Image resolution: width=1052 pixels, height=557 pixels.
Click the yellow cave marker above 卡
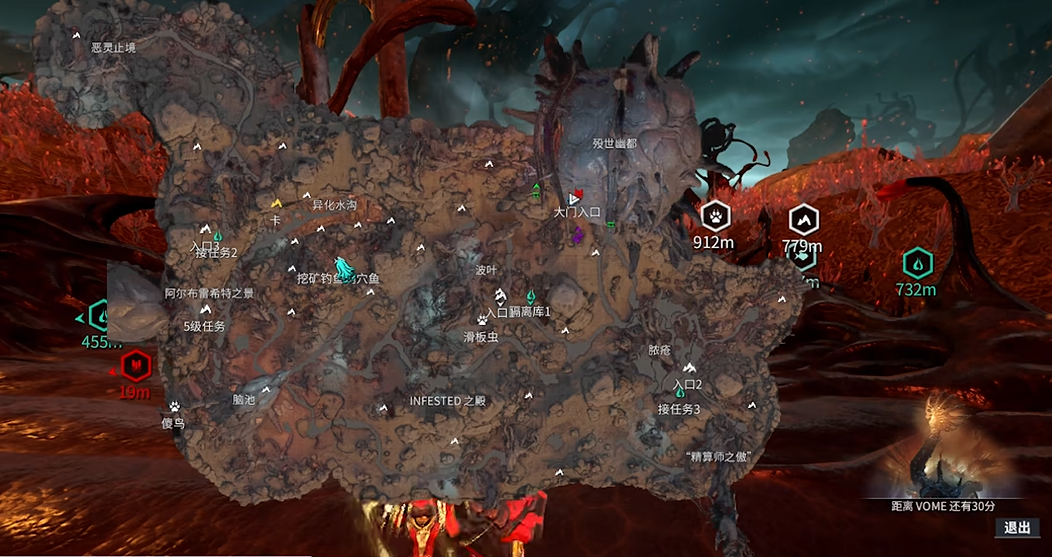276,203
